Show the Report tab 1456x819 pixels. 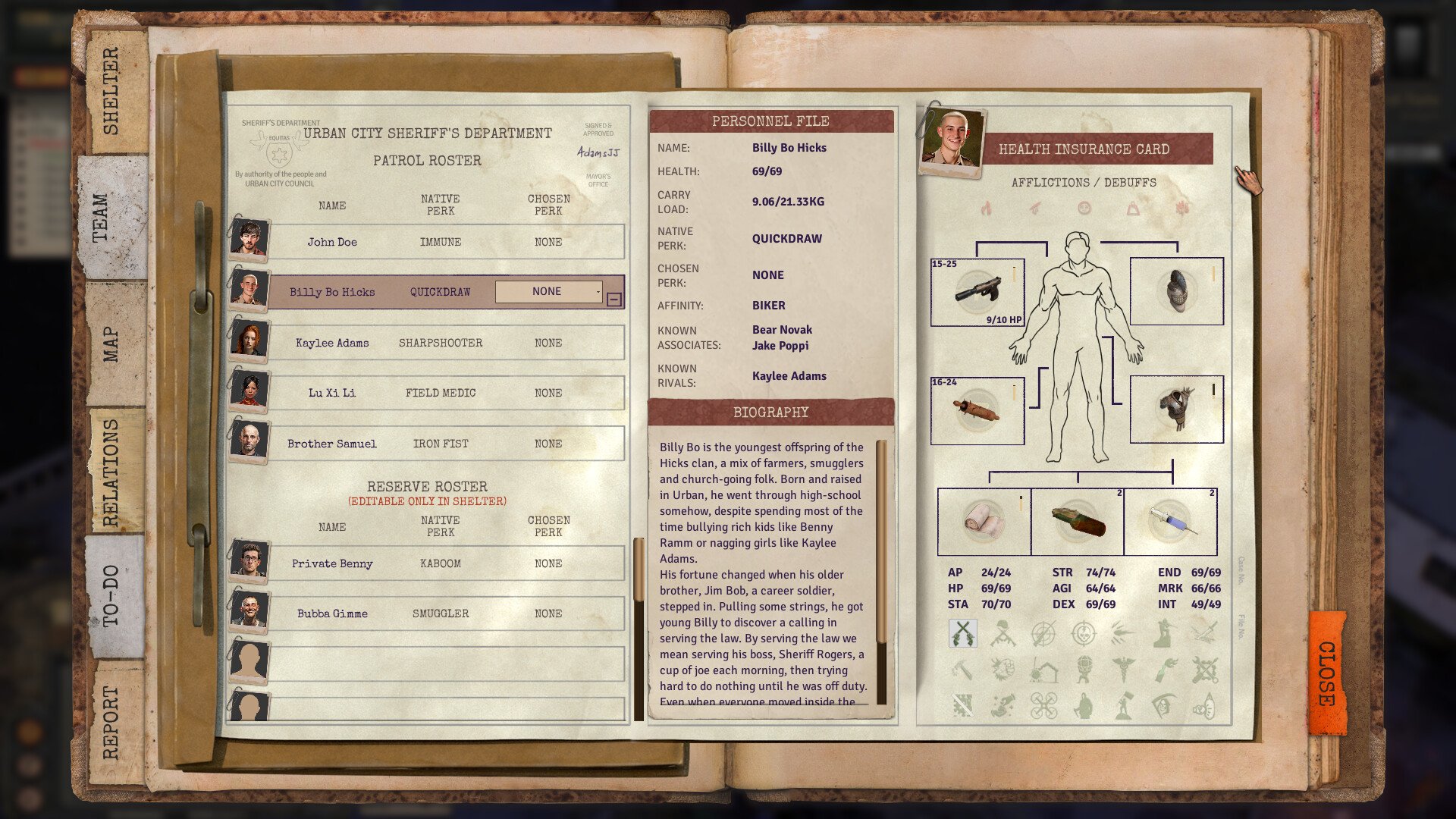tap(111, 721)
